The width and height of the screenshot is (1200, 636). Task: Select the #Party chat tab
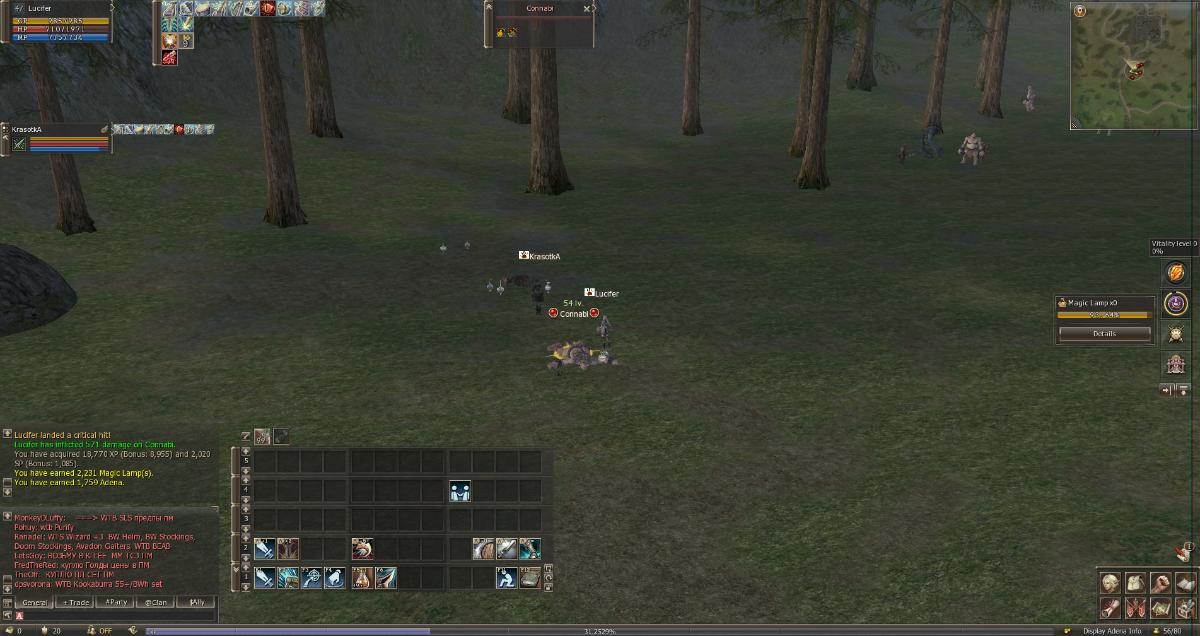click(x=116, y=603)
